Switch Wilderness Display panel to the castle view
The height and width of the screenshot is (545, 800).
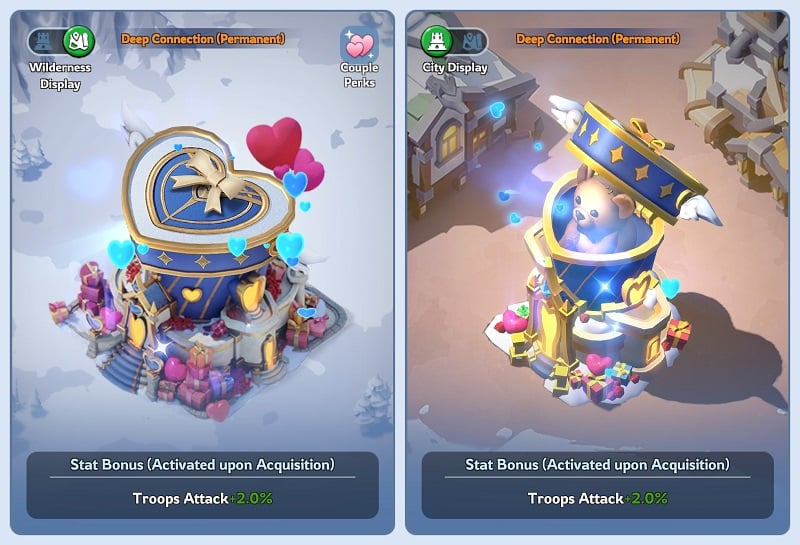point(44,41)
